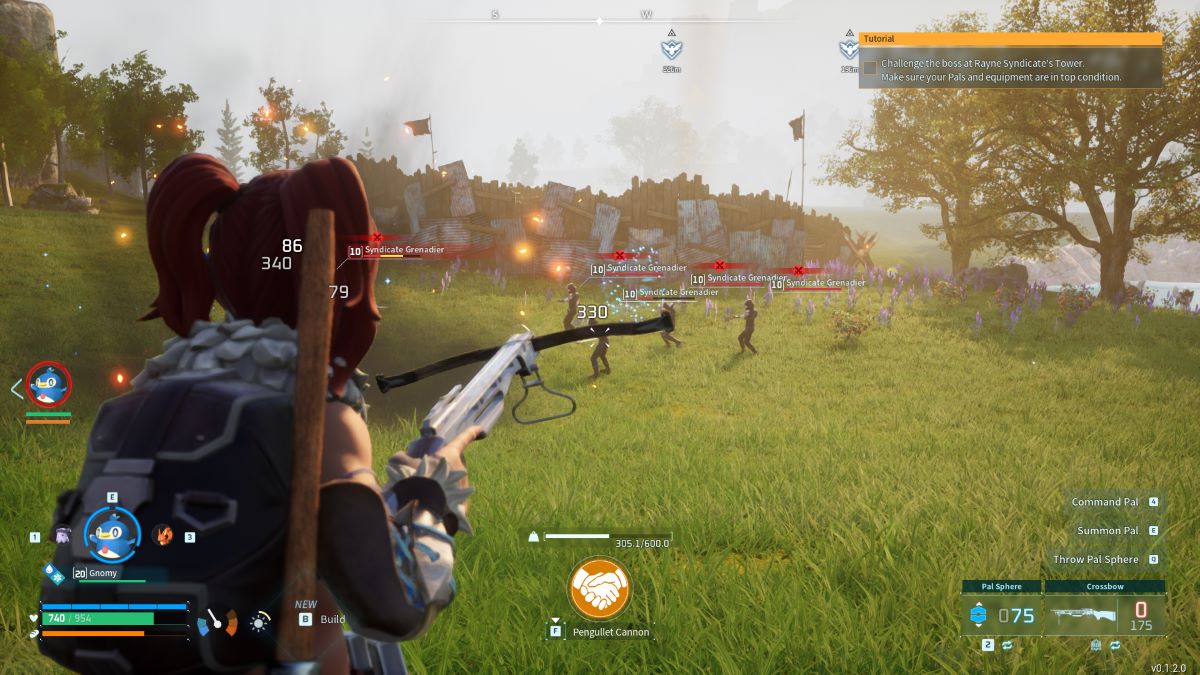Click the red-ringed Pengullet portrait on left edge
1200x675 pixels.
[48, 385]
